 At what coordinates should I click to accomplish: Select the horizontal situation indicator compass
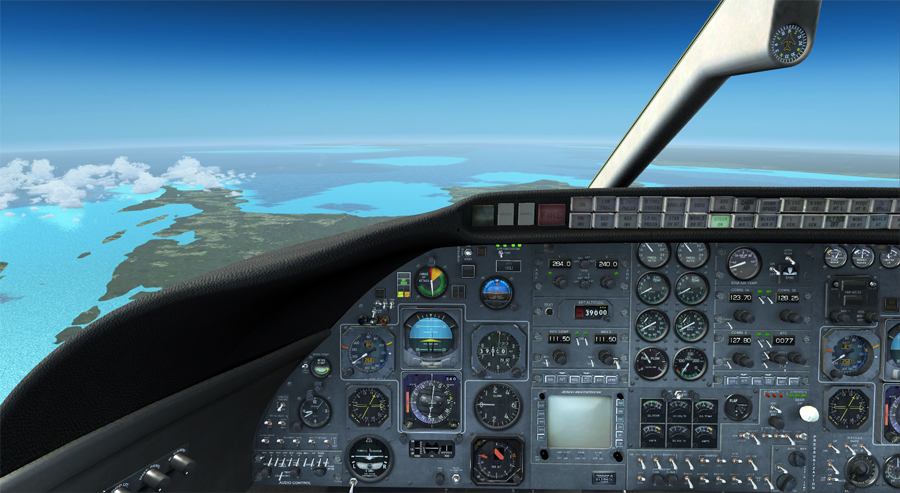[431, 401]
